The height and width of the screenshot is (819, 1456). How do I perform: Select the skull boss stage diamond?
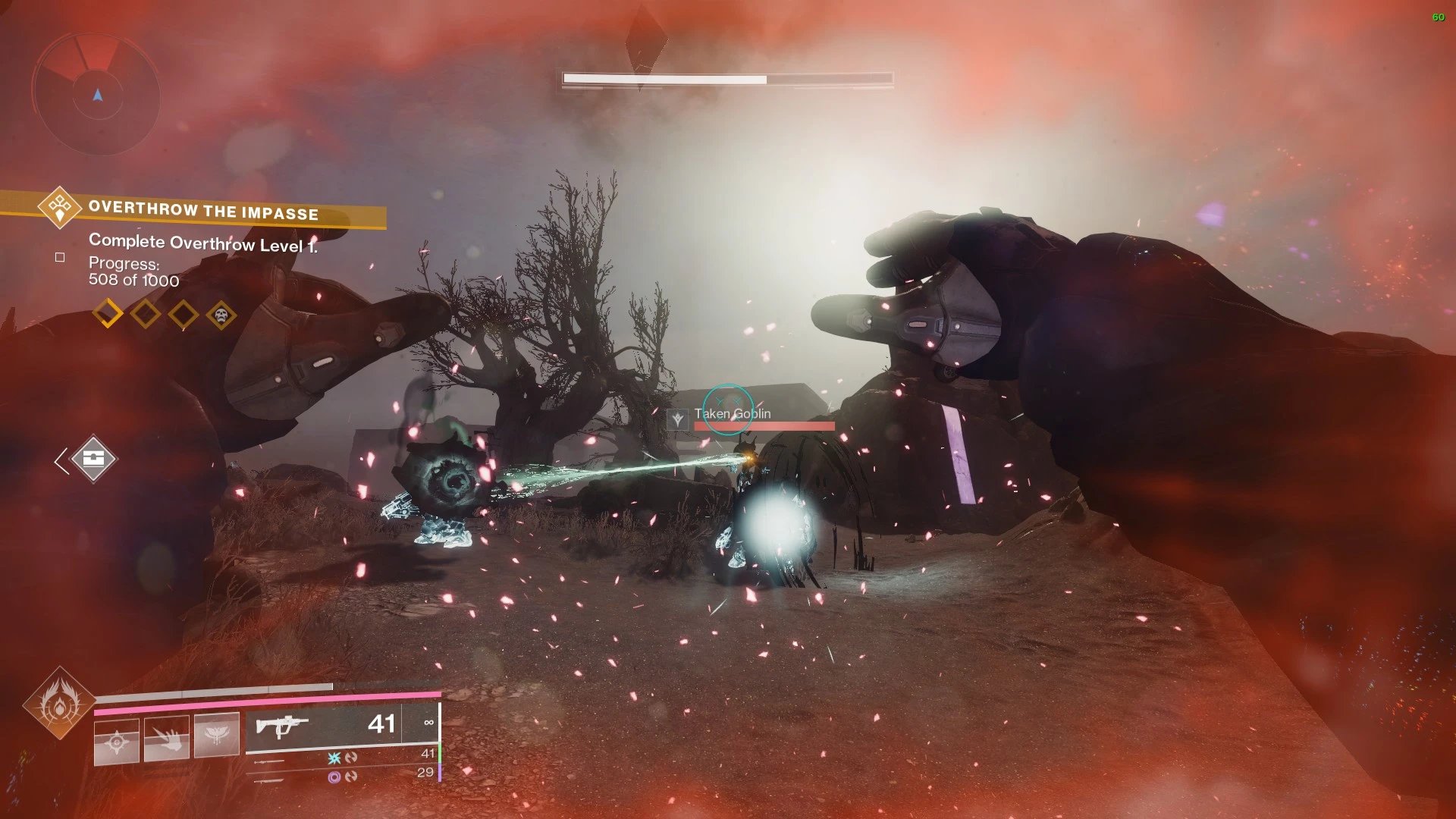221,314
